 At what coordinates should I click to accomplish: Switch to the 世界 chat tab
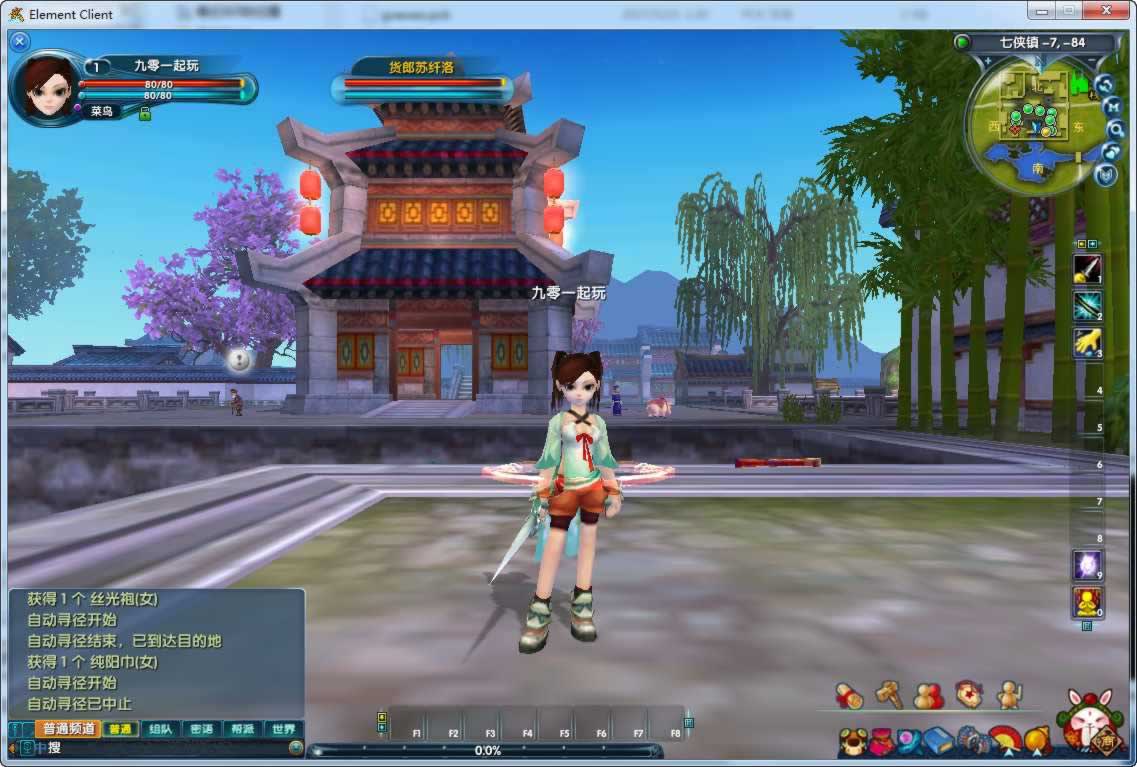coord(283,729)
